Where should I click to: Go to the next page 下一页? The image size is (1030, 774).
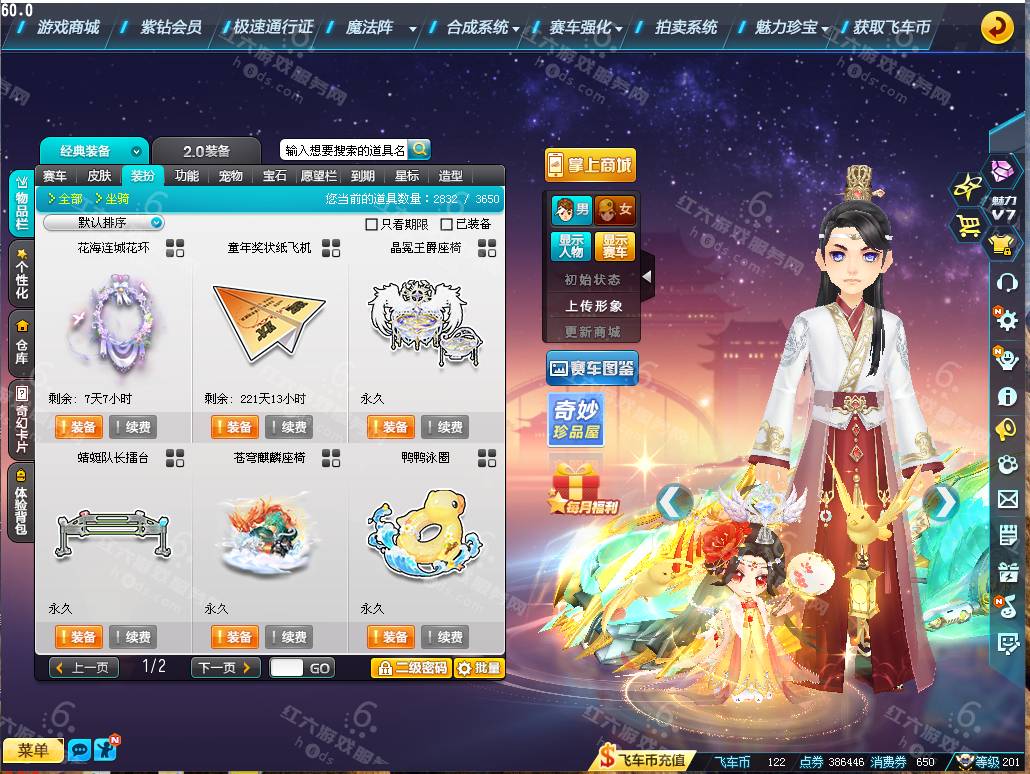pyautogui.click(x=225, y=667)
